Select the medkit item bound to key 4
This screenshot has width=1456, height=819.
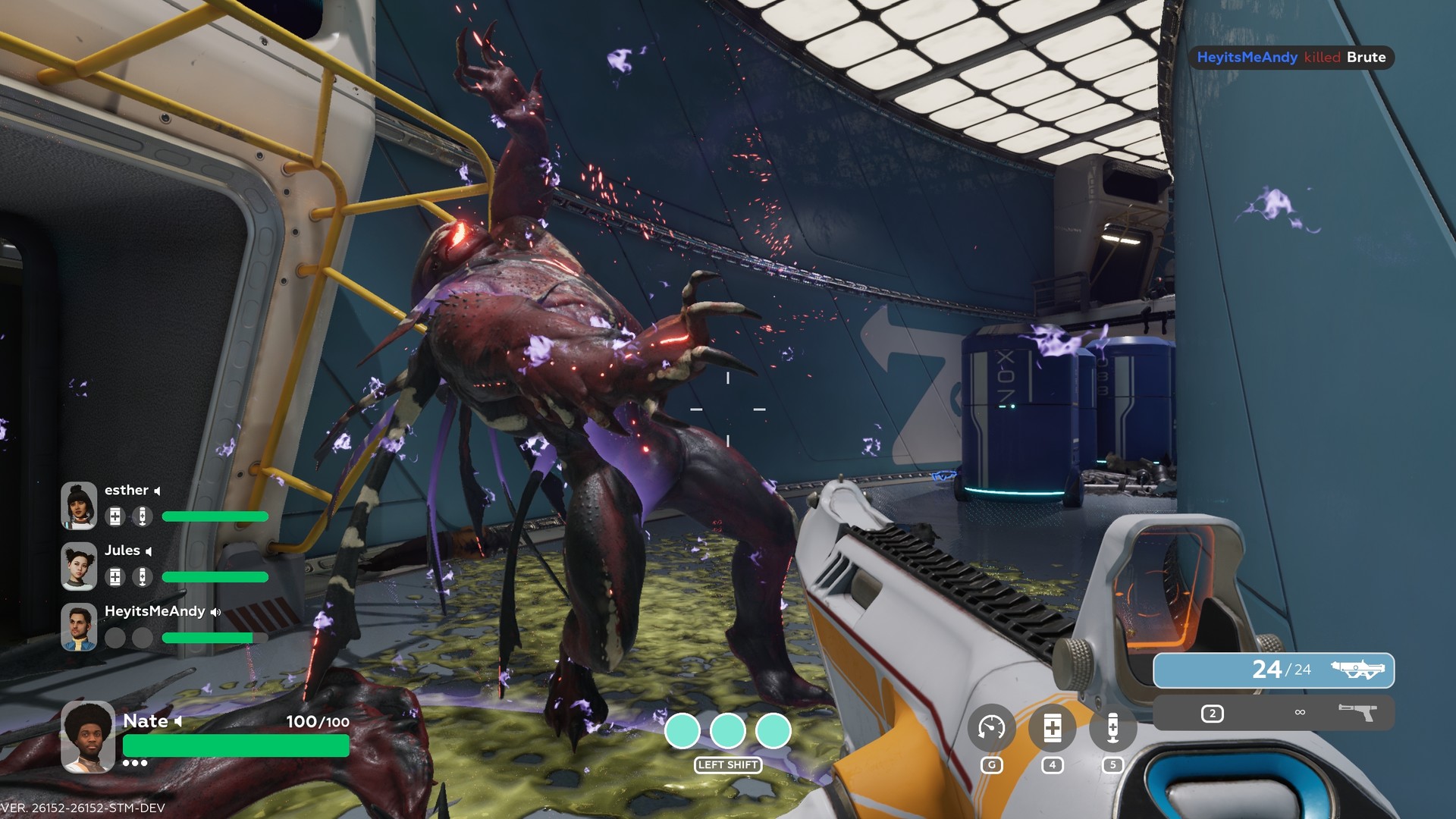tap(1052, 726)
